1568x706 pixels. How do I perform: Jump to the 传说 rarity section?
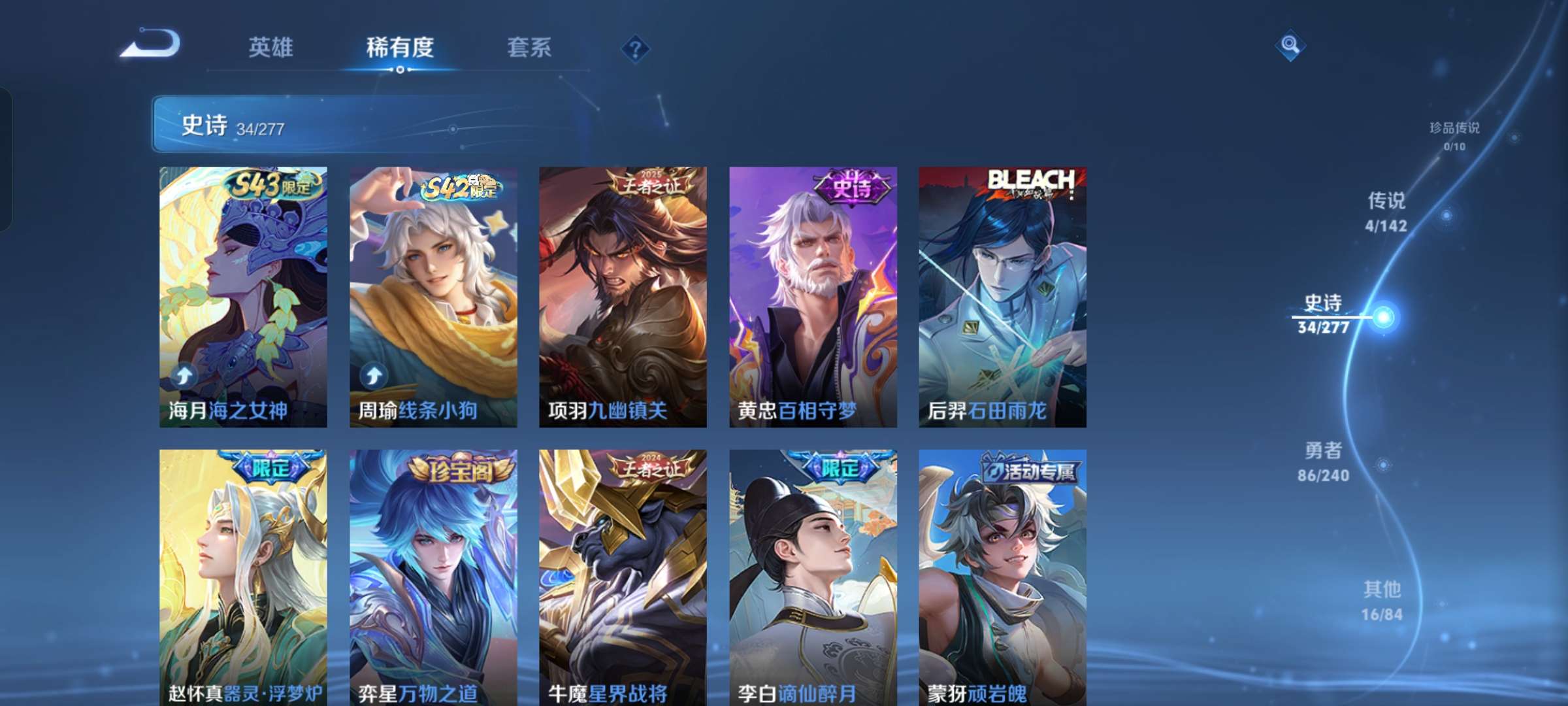tap(1386, 211)
